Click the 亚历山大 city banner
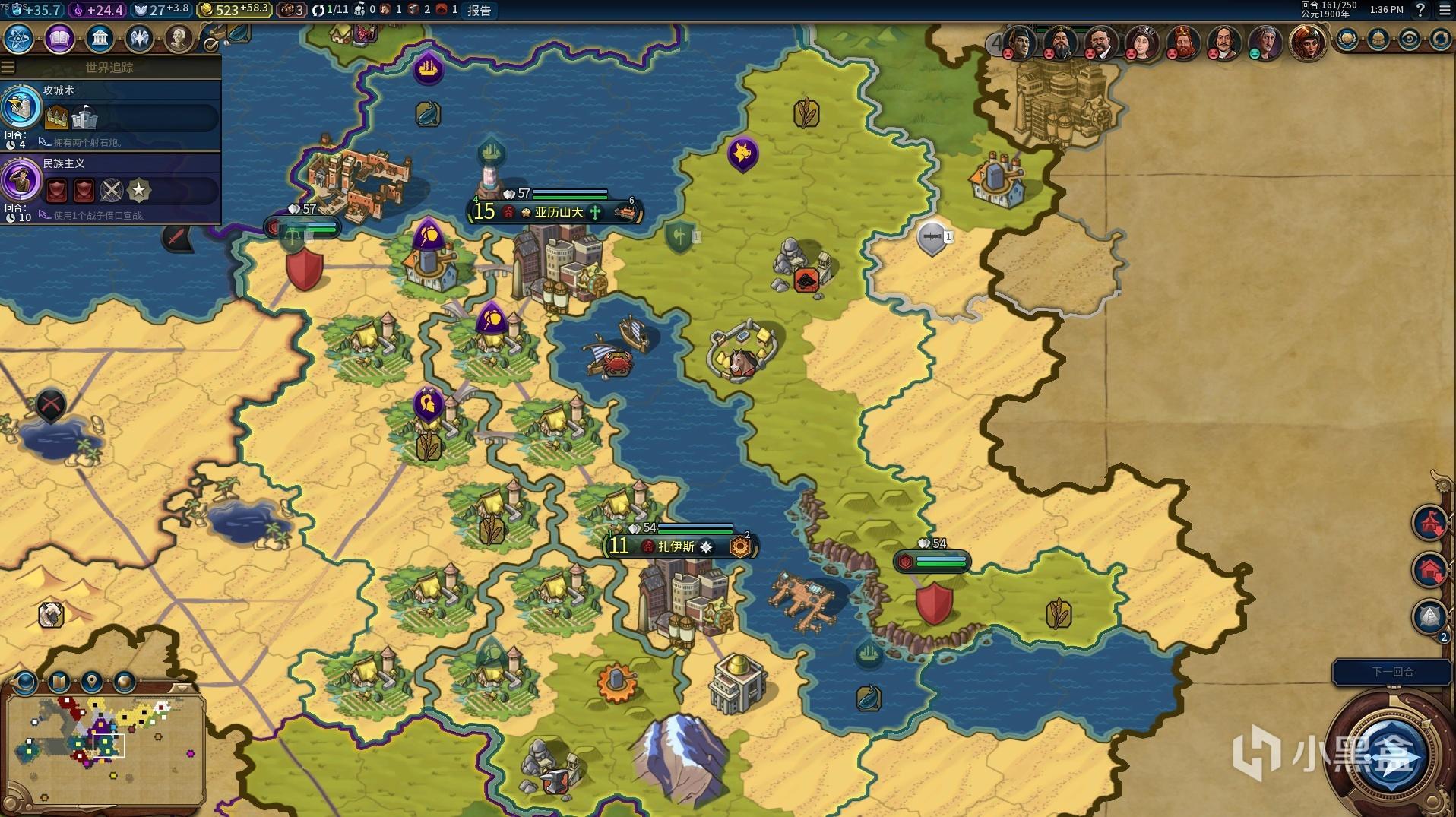Viewport: 1456px width, 817px height. click(558, 212)
